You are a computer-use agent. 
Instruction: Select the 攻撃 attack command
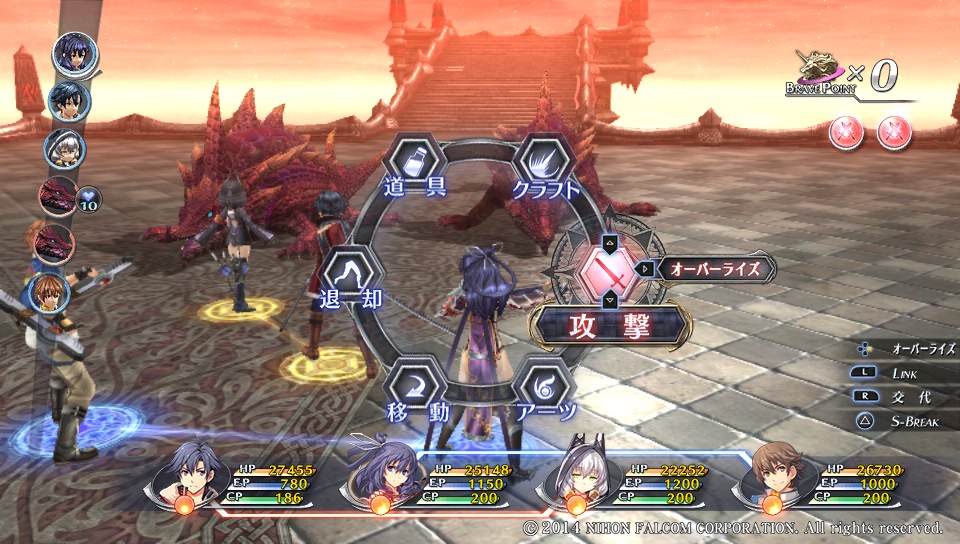609,326
